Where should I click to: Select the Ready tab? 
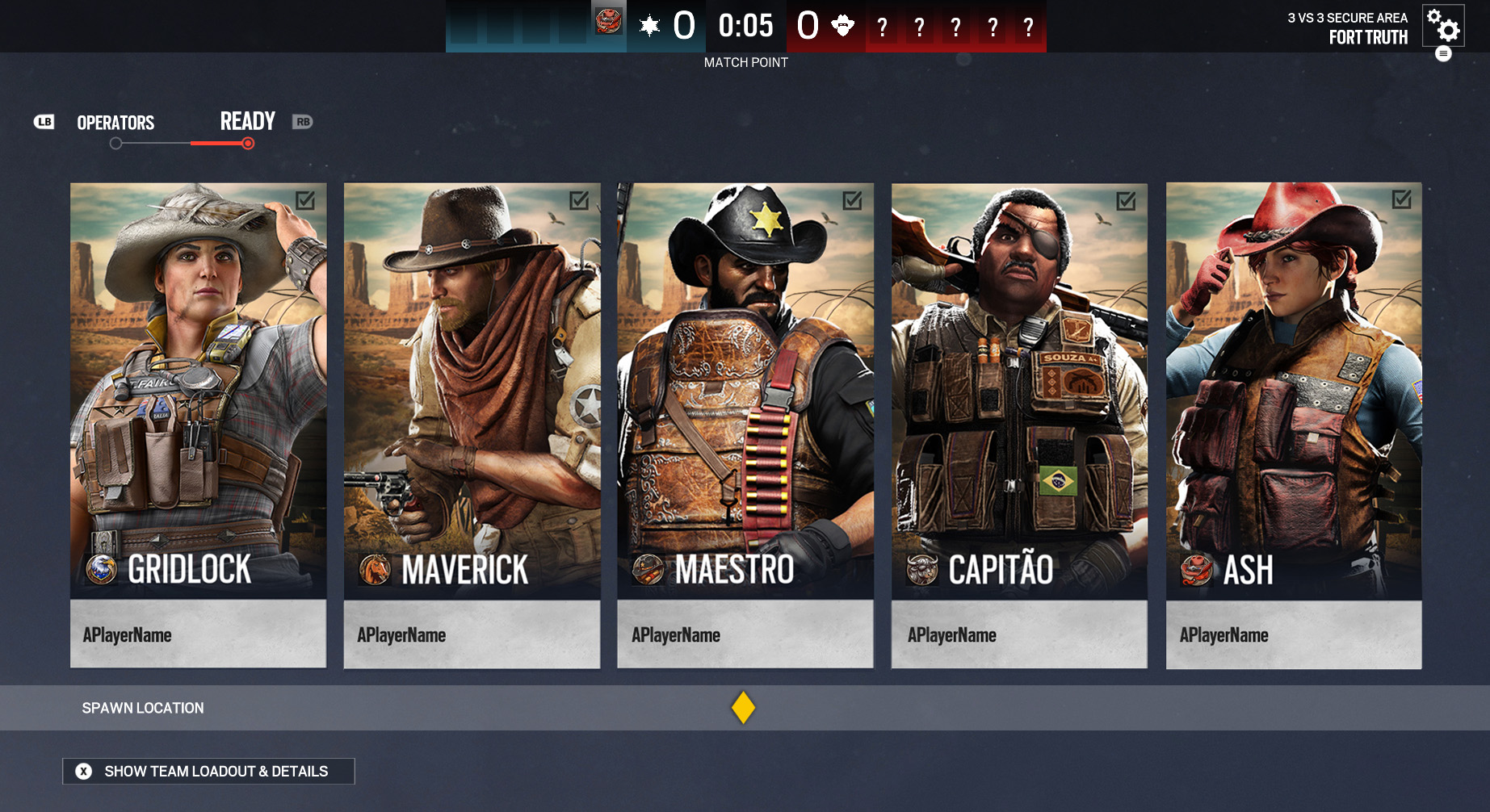[x=247, y=122]
